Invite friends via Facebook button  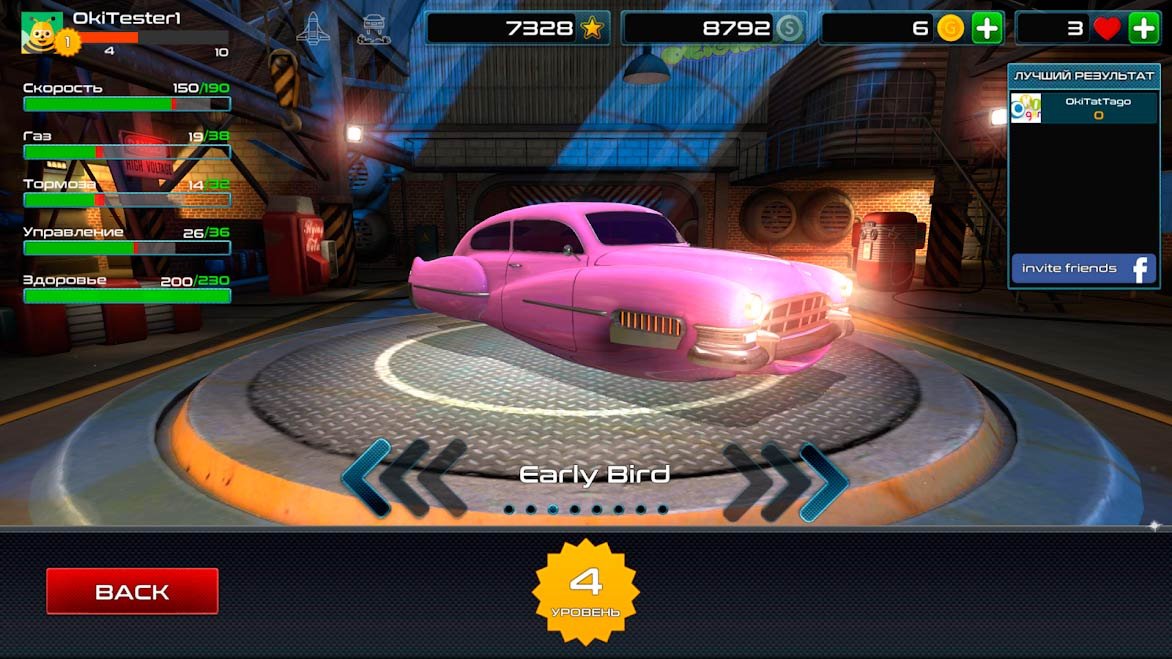tap(1082, 269)
